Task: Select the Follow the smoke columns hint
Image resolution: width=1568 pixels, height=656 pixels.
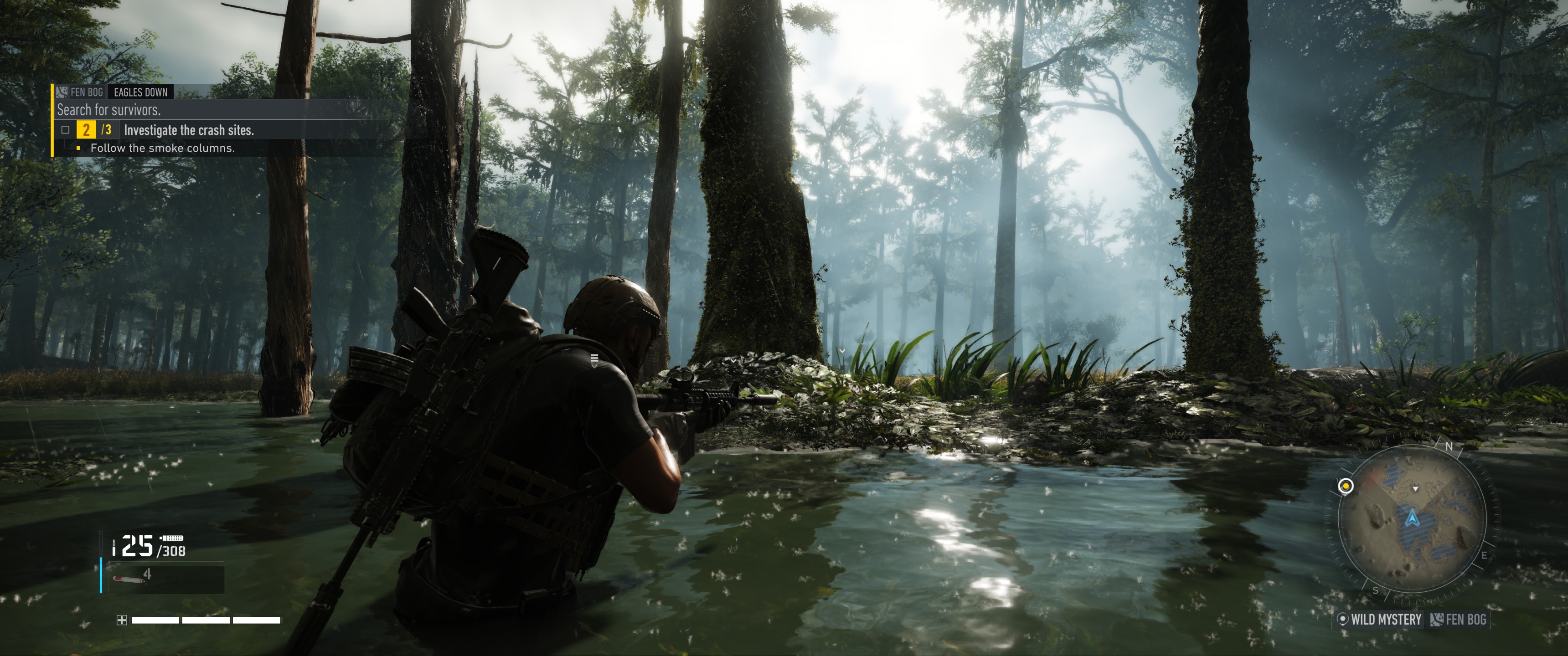Action: tap(162, 148)
